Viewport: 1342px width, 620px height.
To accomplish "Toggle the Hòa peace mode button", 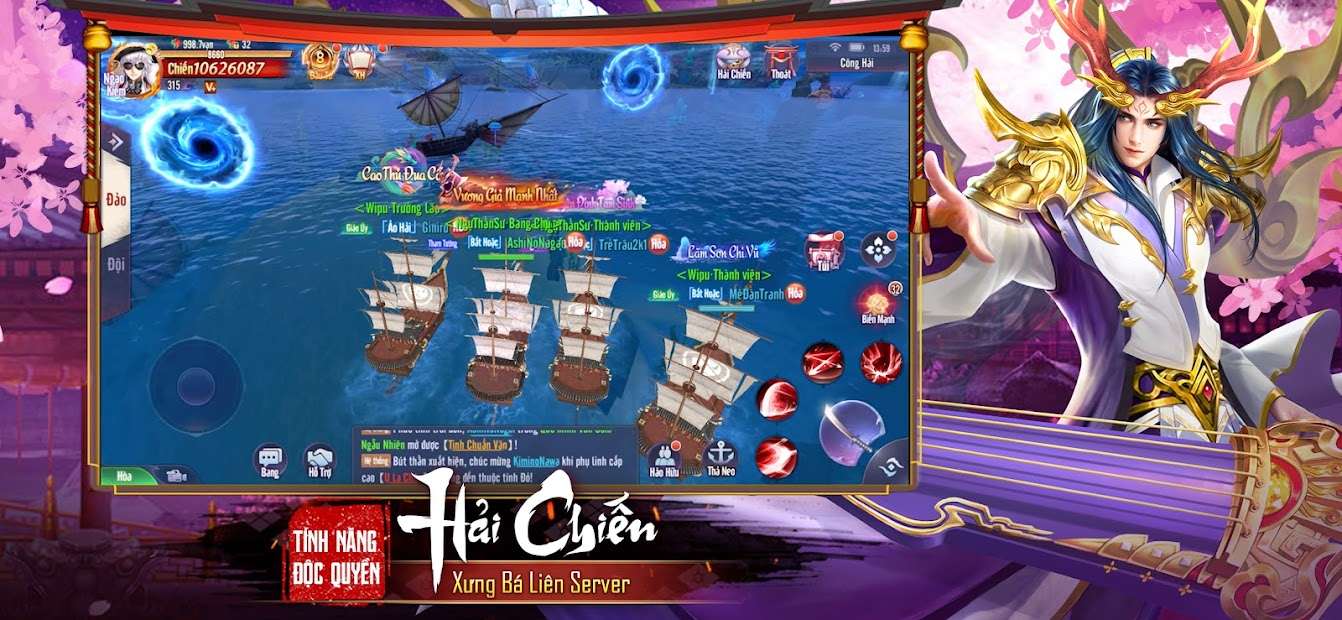I will coord(125,476).
